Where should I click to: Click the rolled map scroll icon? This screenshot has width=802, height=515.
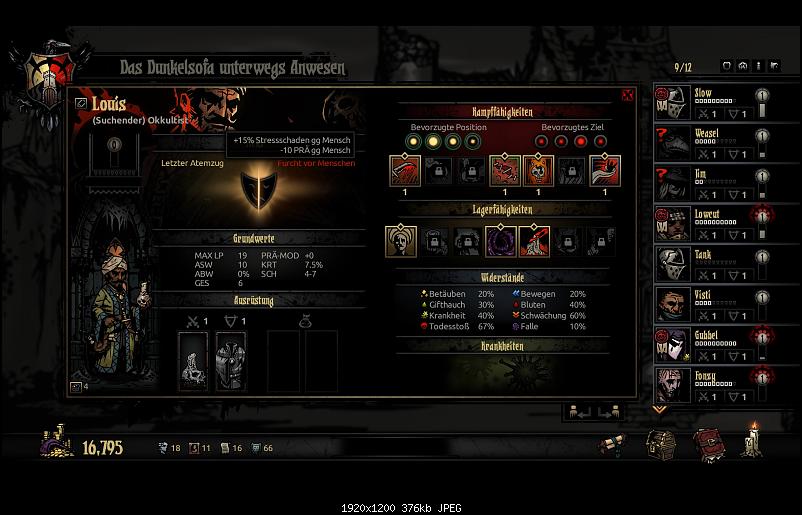(613, 444)
